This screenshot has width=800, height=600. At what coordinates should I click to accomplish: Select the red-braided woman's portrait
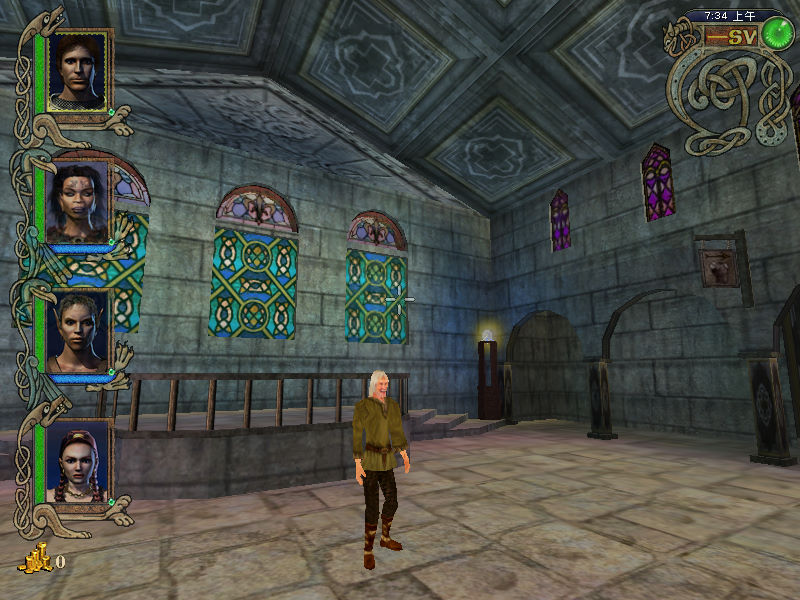coord(77,461)
